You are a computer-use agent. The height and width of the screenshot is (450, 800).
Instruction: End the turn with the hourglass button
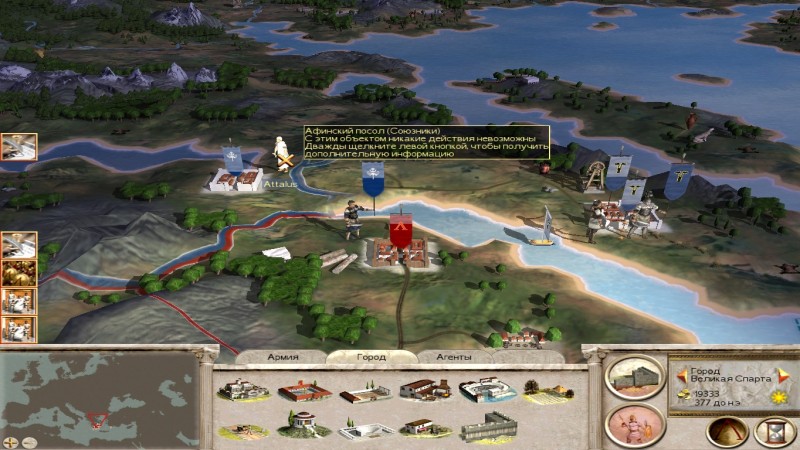point(771,431)
